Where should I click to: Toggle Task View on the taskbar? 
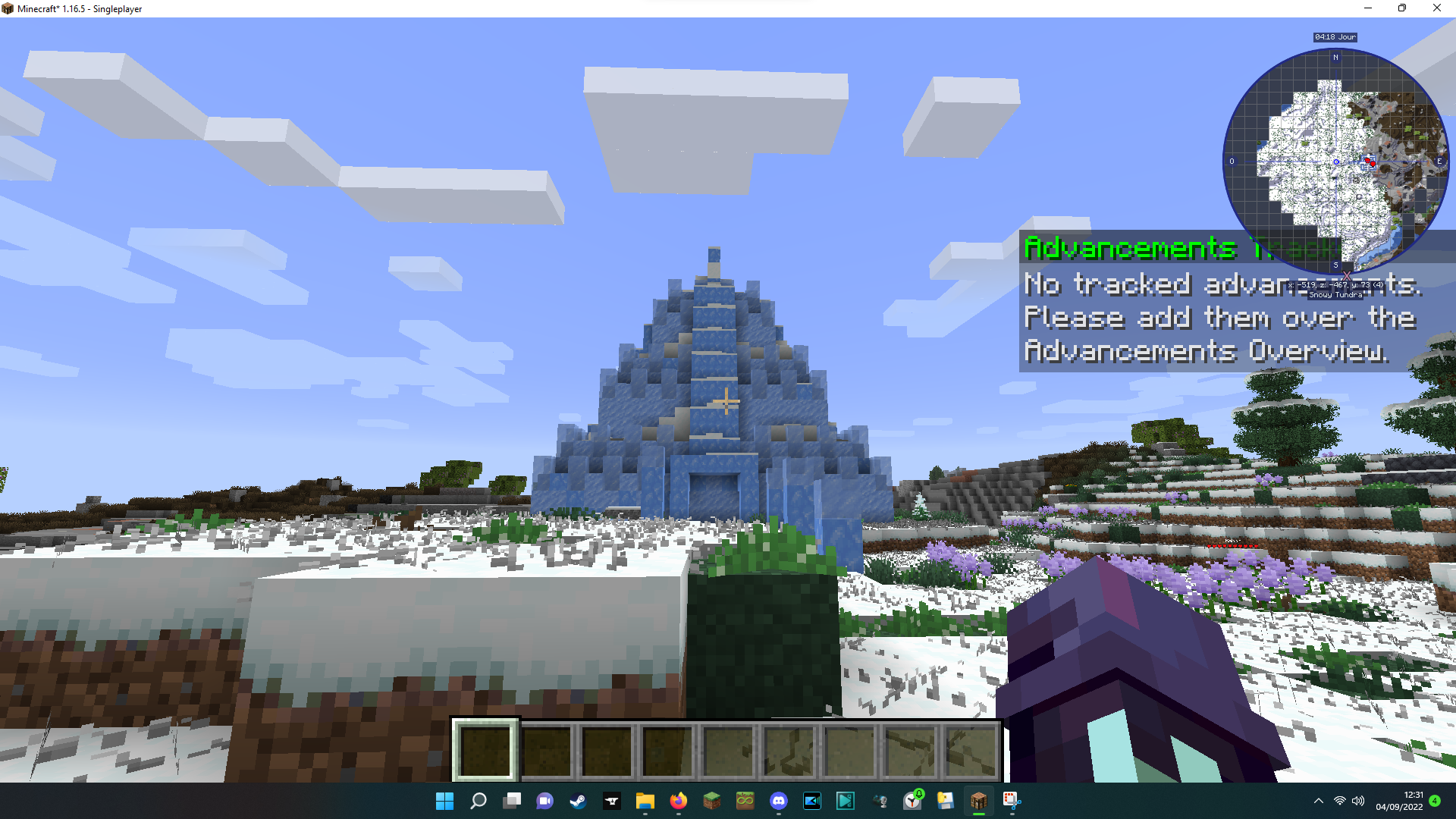click(511, 802)
